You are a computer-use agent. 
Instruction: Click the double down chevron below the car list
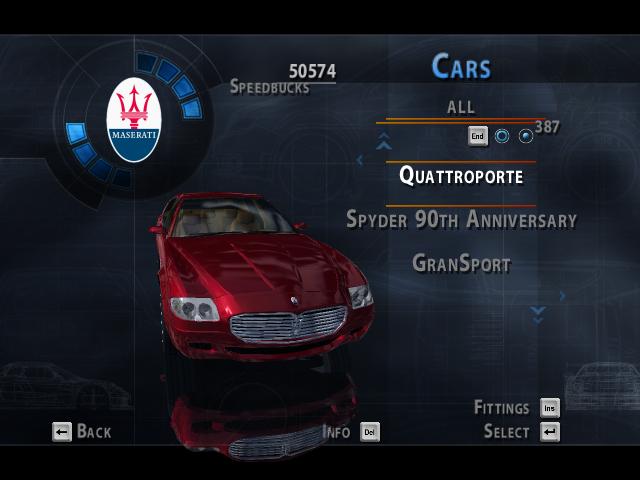point(538,314)
